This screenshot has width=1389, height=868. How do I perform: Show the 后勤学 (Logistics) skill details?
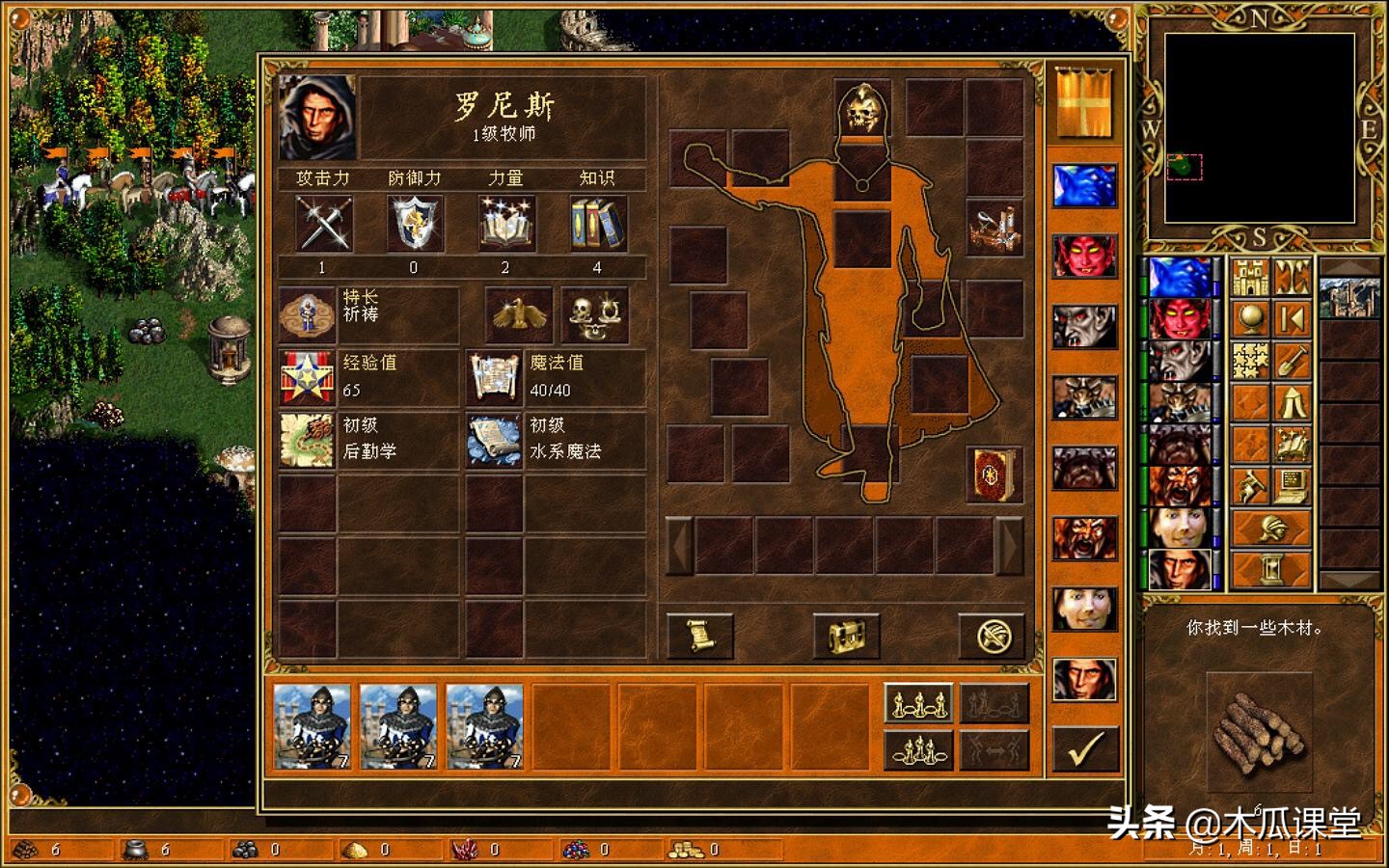point(307,440)
